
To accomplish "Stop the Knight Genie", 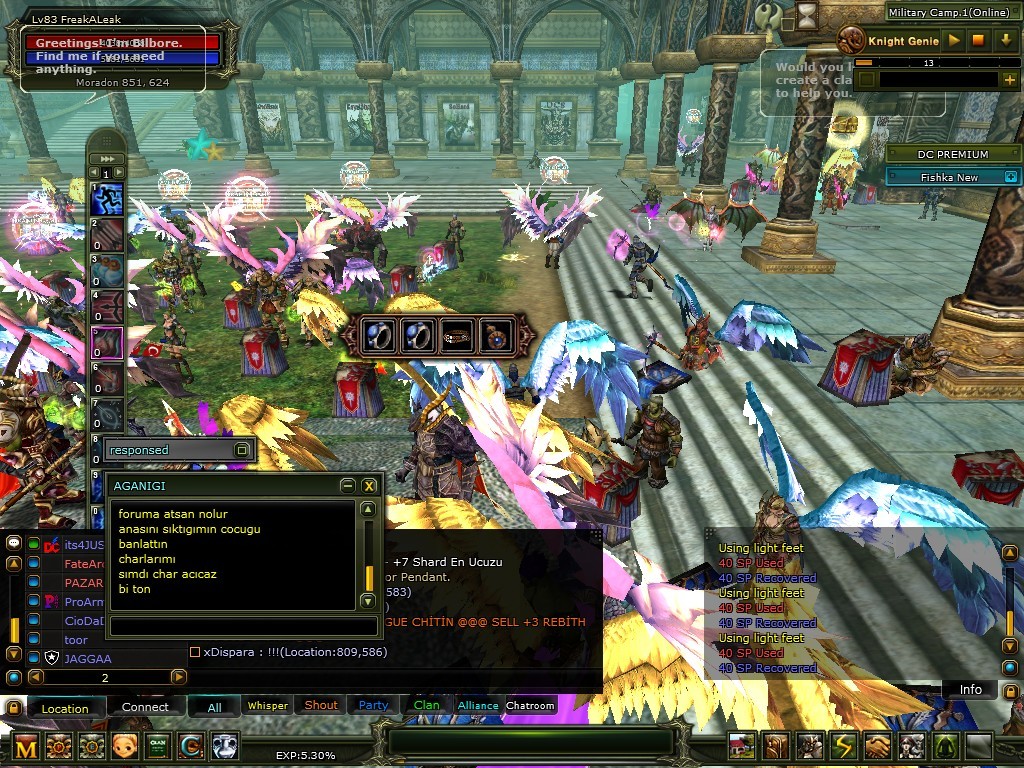I will pos(979,41).
